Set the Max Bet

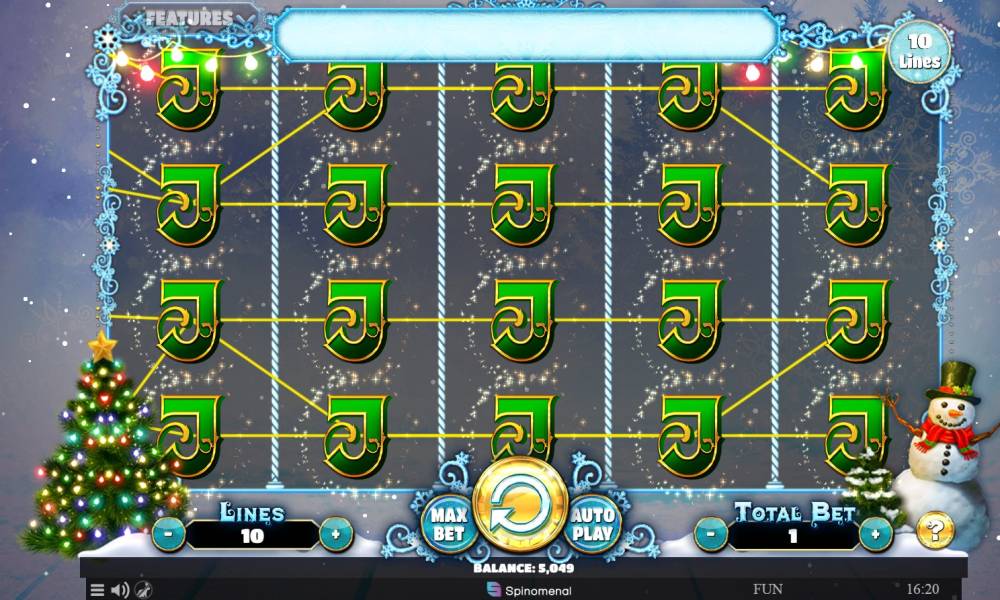446,522
